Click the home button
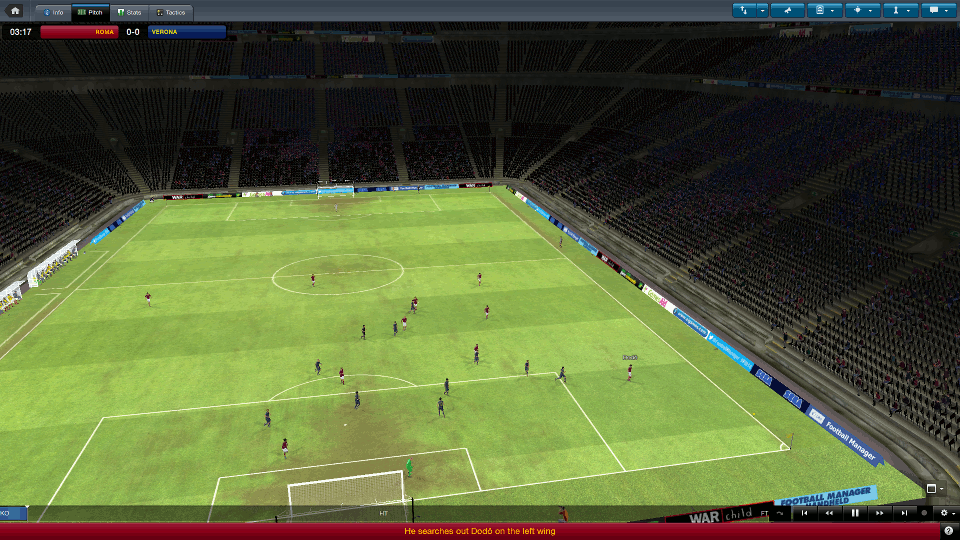Screen dimensions: 960x540 pyautogui.click(x=15, y=11)
